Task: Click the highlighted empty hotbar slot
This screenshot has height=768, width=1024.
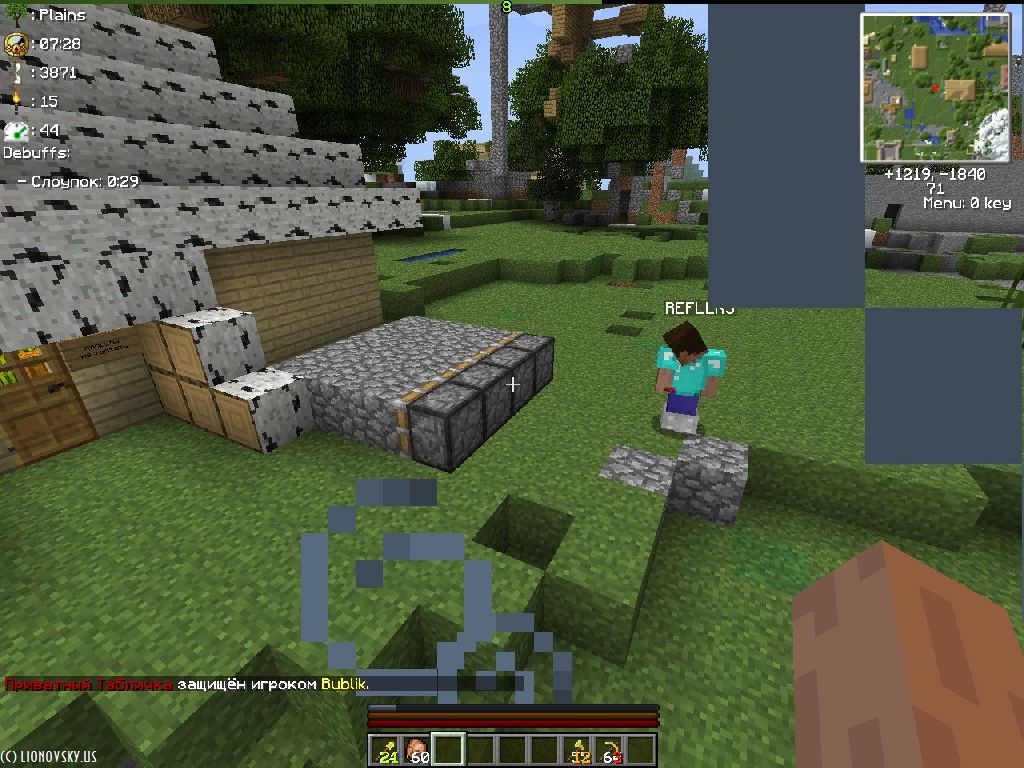Action: pyautogui.click(x=450, y=749)
